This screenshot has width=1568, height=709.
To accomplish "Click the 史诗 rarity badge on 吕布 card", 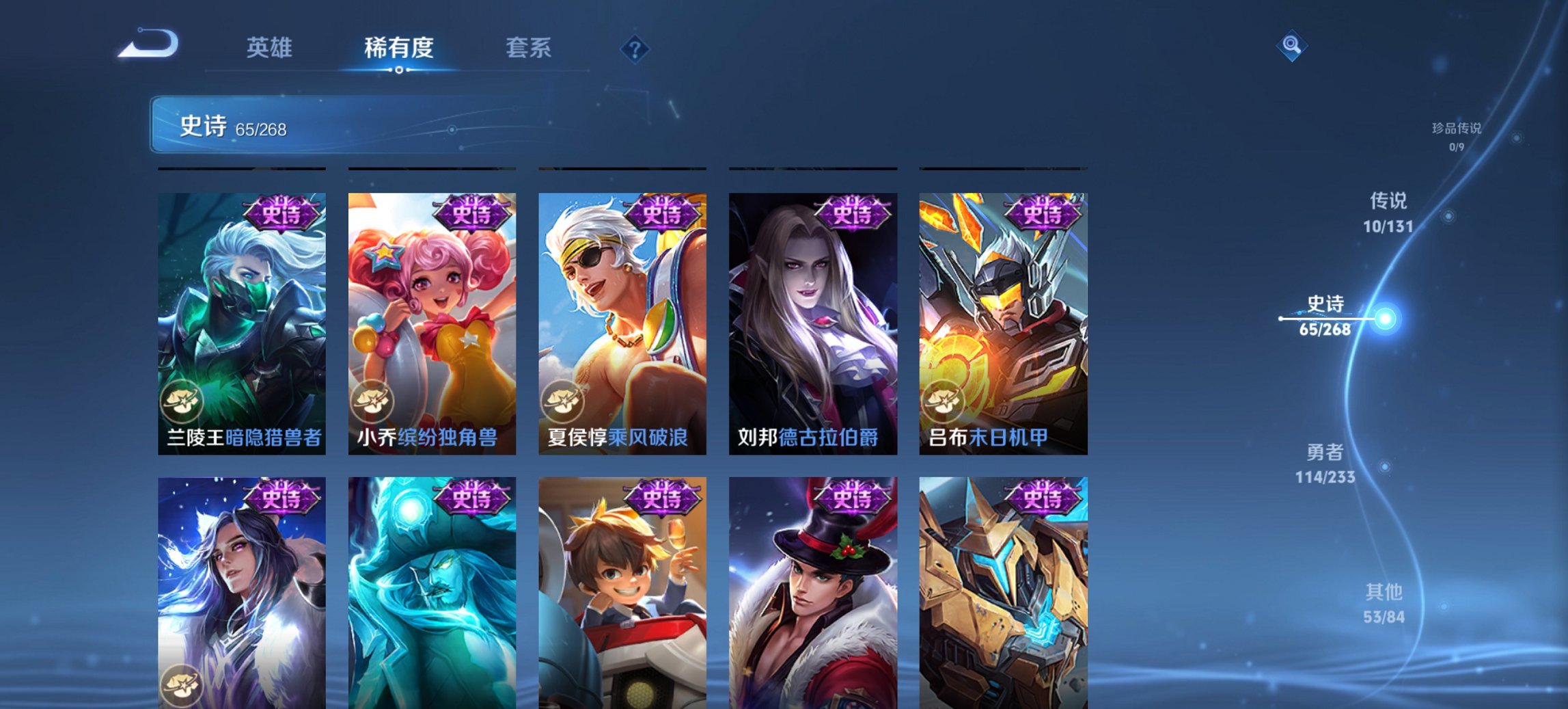I will pos(1044,213).
